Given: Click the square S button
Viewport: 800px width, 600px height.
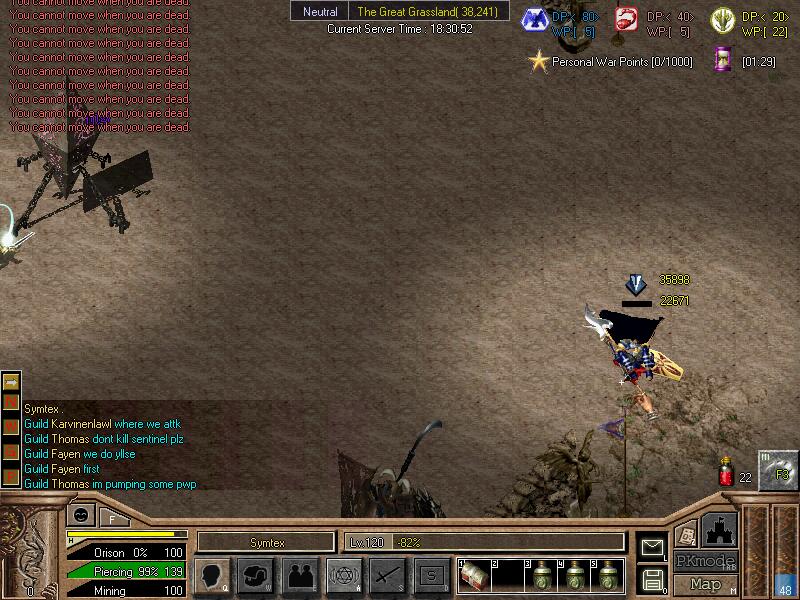Looking at the screenshot, I should [431, 575].
